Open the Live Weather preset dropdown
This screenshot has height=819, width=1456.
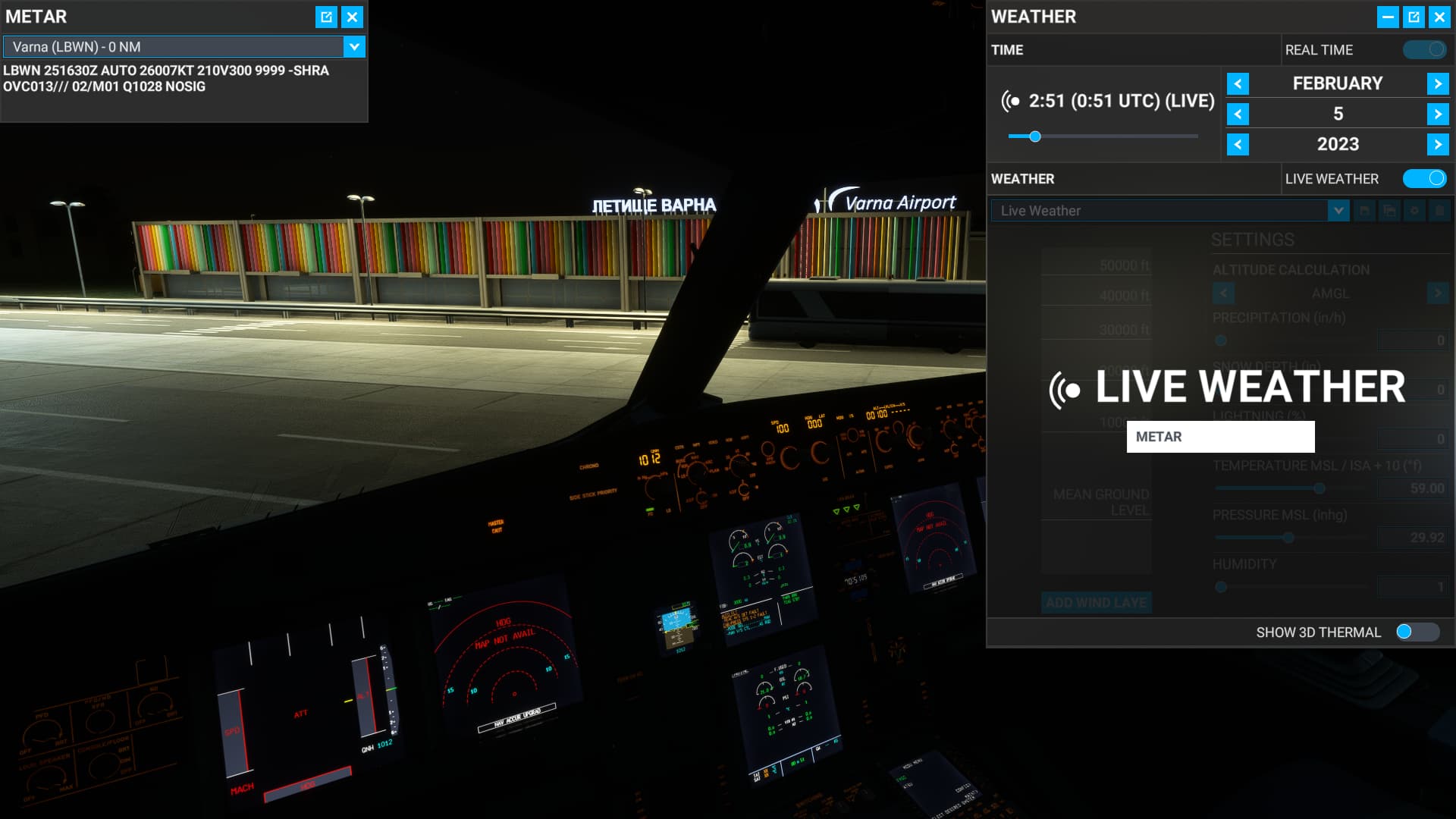(x=1338, y=211)
